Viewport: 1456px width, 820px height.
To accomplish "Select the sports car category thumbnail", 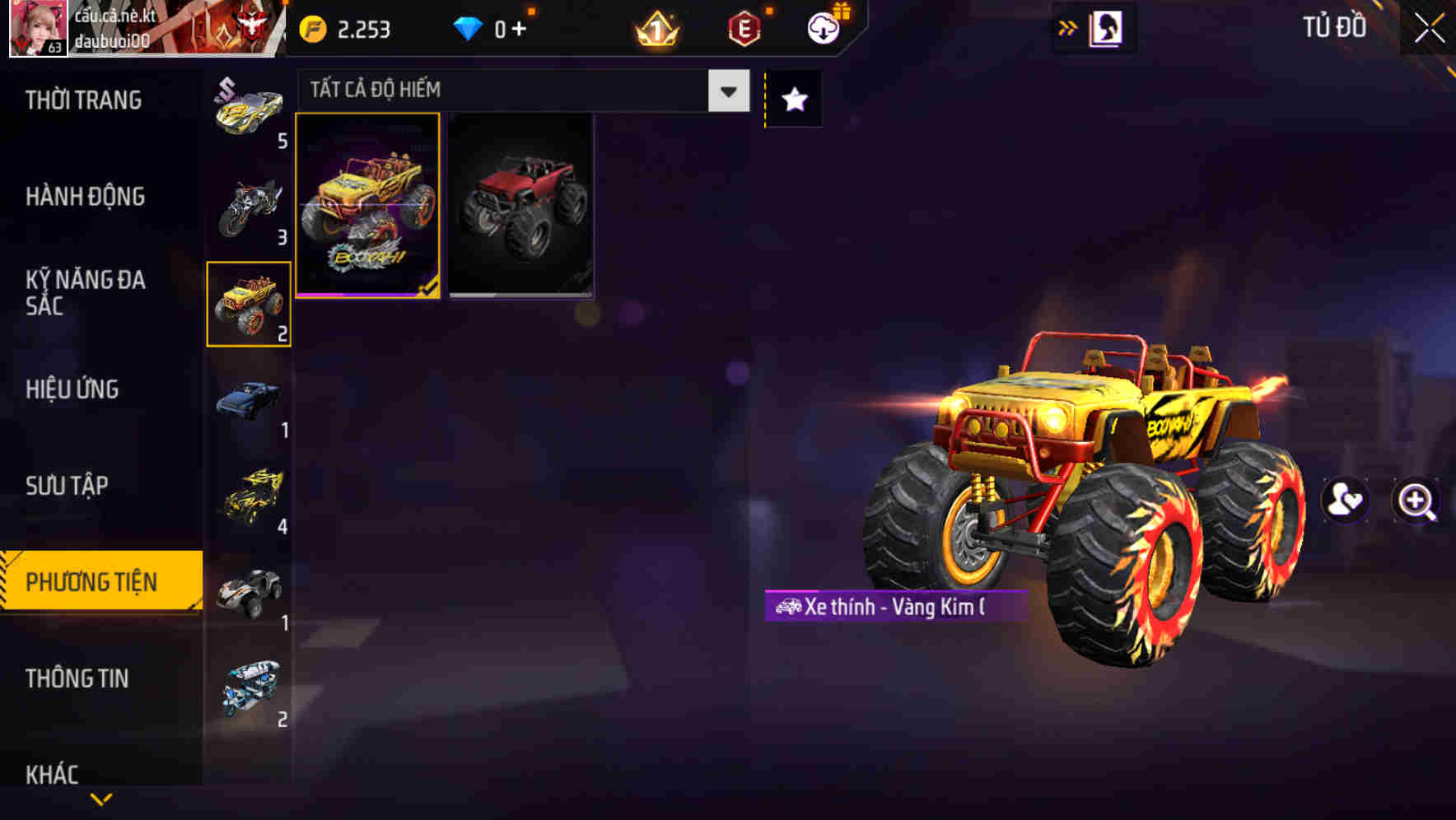I will (x=245, y=111).
